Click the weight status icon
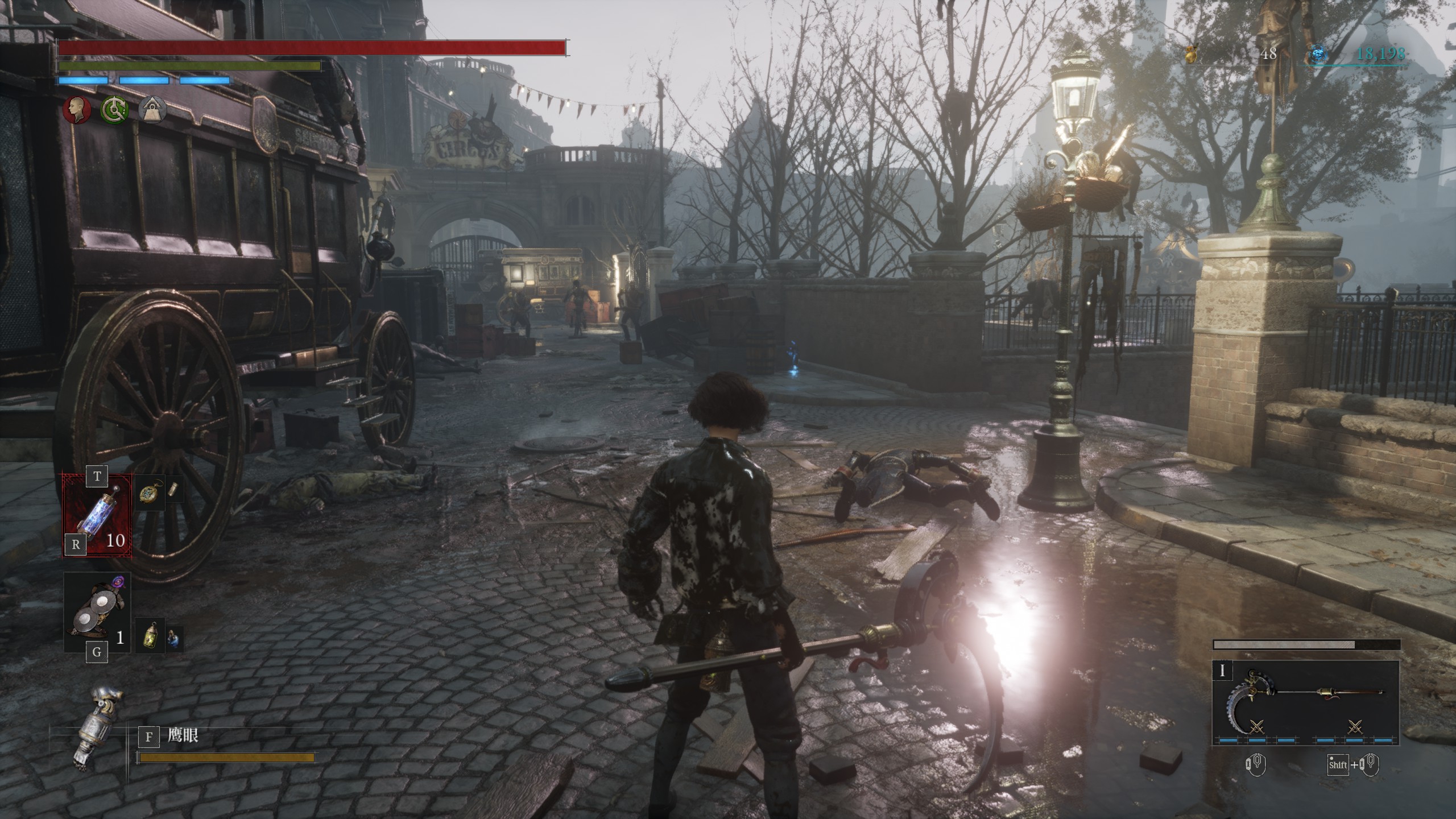The height and width of the screenshot is (819, 1456). pyautogui.click(x=153, y=109)
